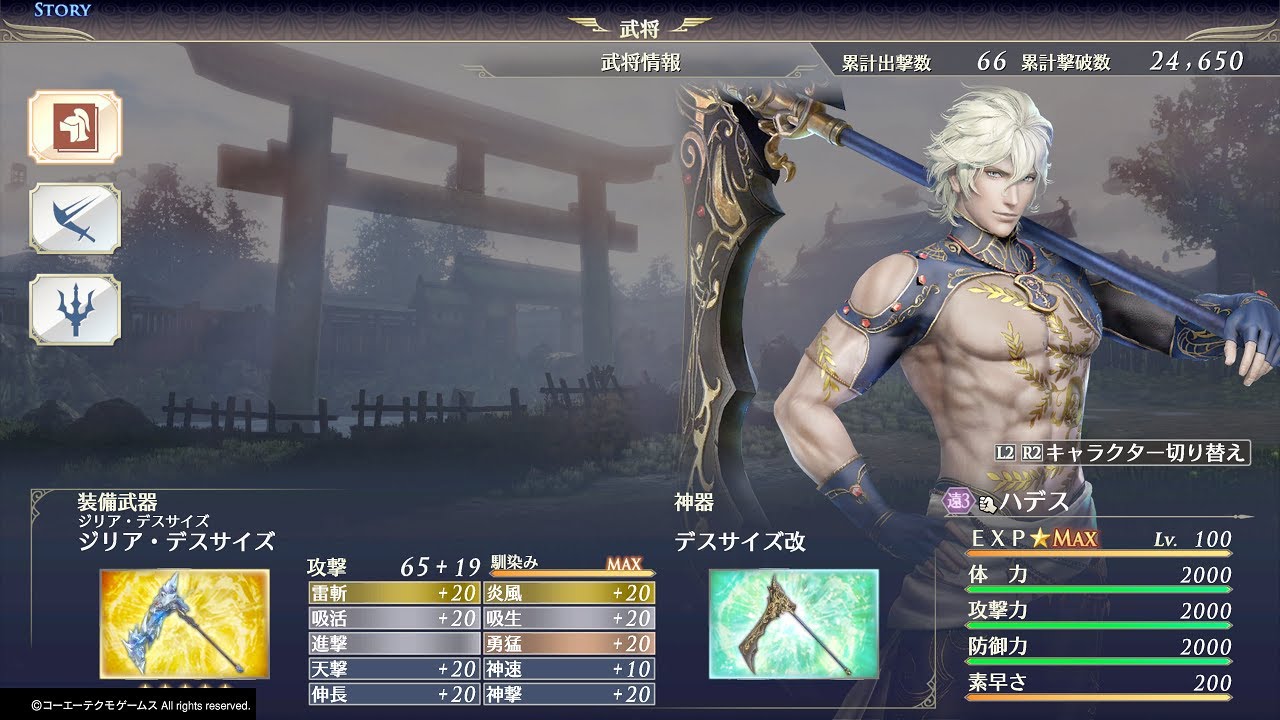
Task: Choose the 神速 weapon attribute slot
Action: point(569,669)
